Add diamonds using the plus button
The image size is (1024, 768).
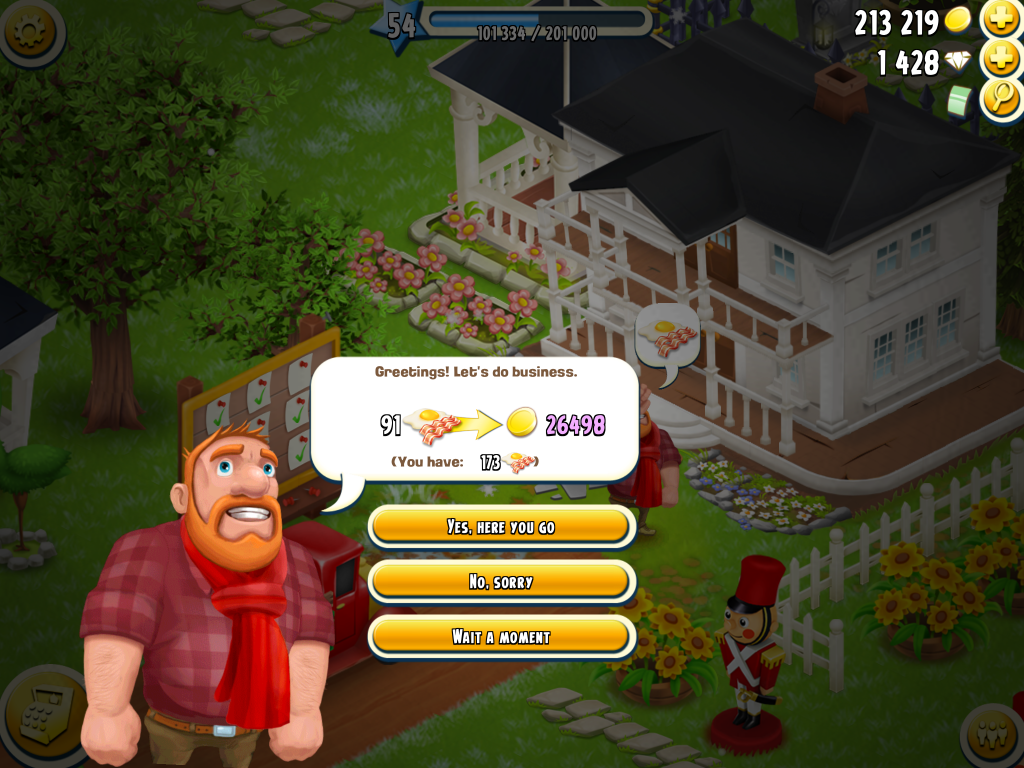(1000, 60)
